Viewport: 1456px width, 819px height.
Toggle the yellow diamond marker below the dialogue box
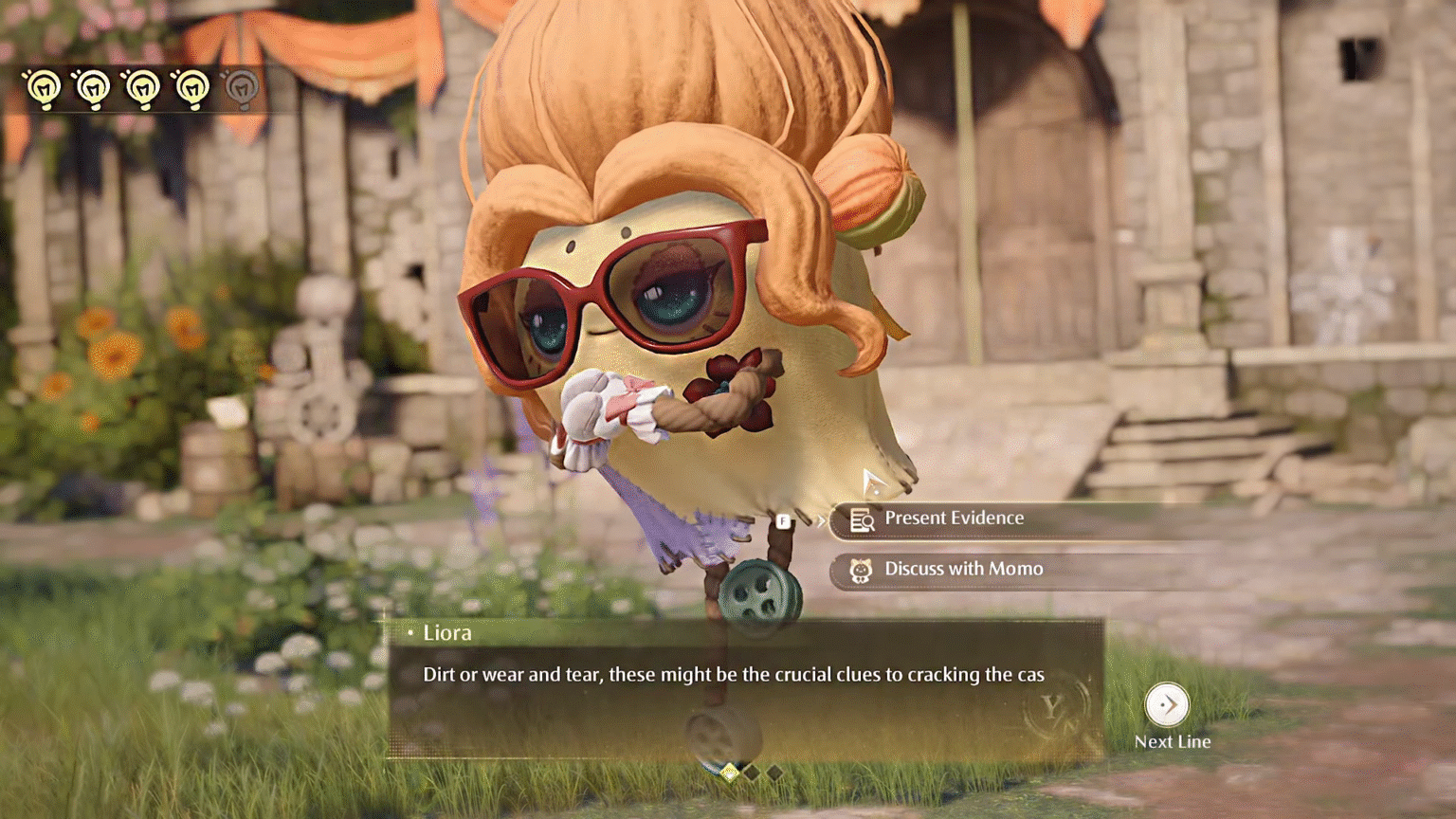point(729,773)
